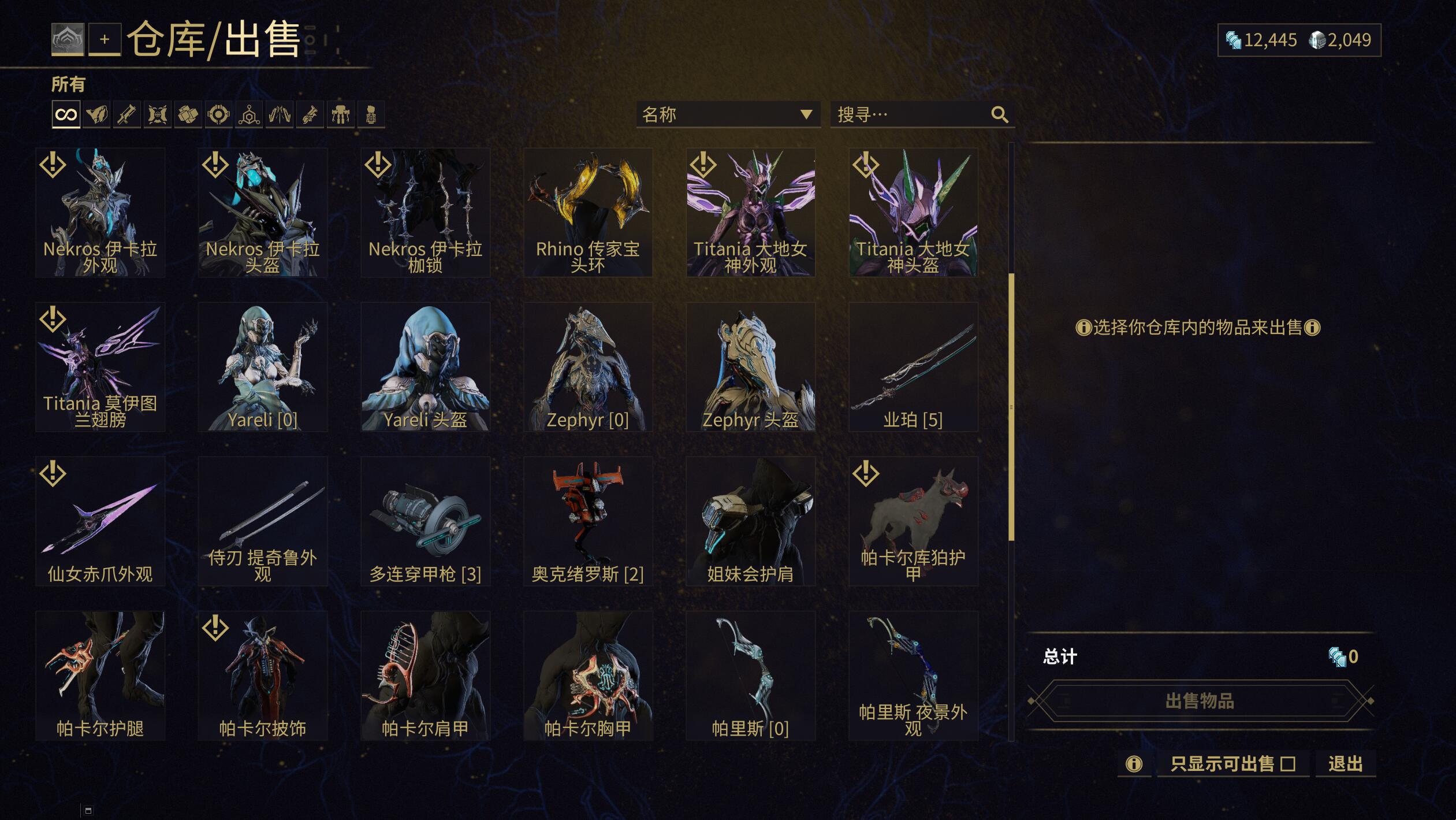The height and width of the screenshot is (820, 1456).
Task: Show all items with infinity filter tab
Action: pos(66,114)
